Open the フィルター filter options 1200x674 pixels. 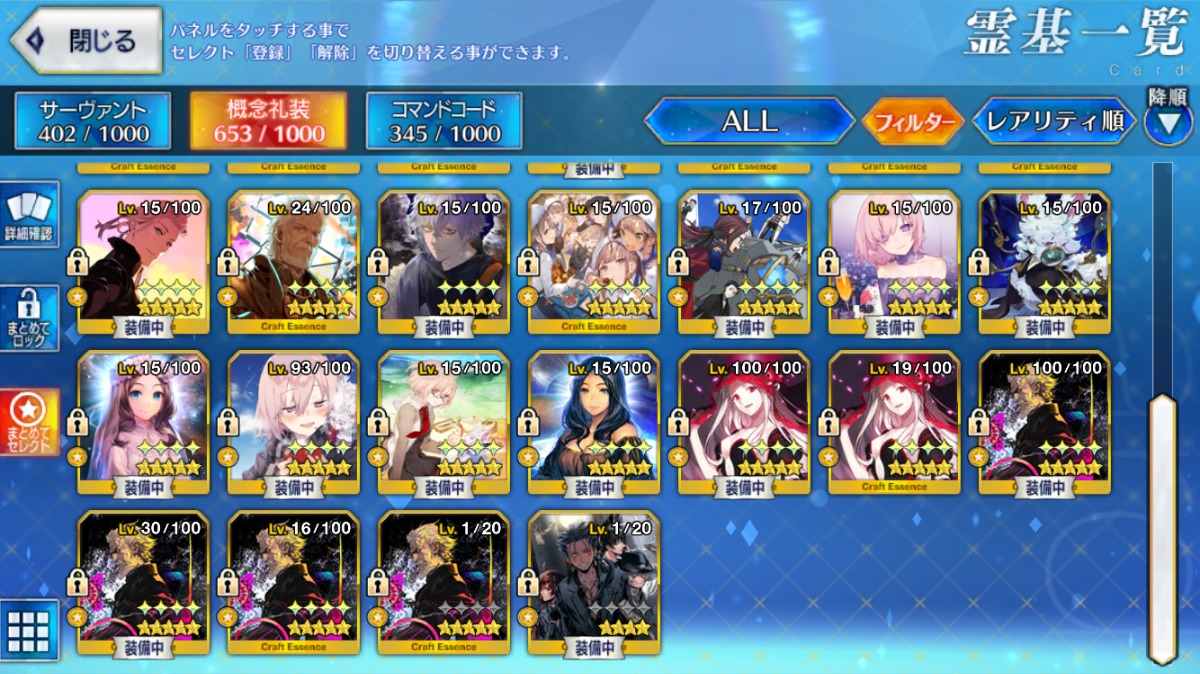click(x=912, y=123)
